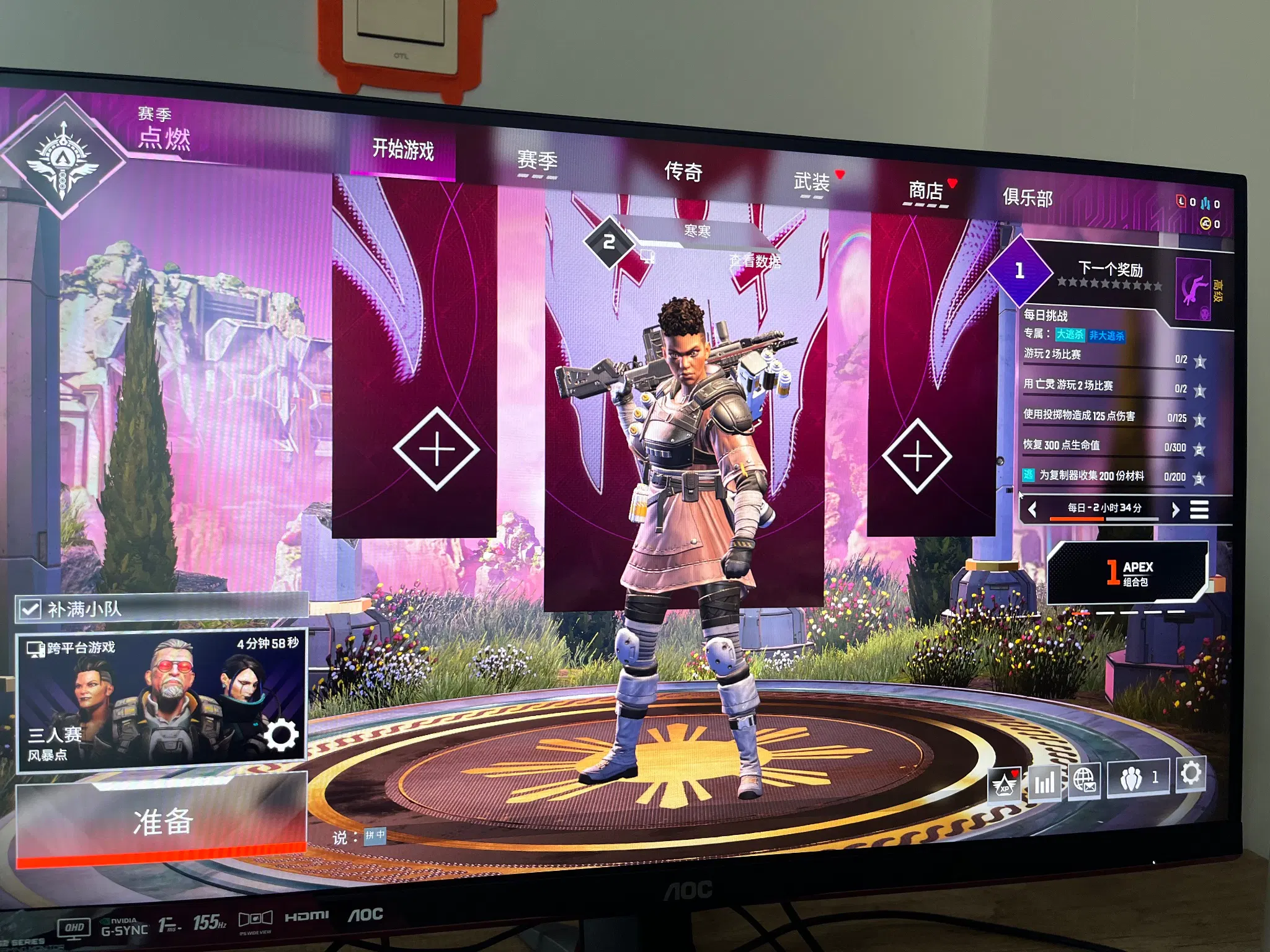The image size is (1270, 952).
Task: Switch to the 赛季 (Season) tab
Action: [537, 161]
